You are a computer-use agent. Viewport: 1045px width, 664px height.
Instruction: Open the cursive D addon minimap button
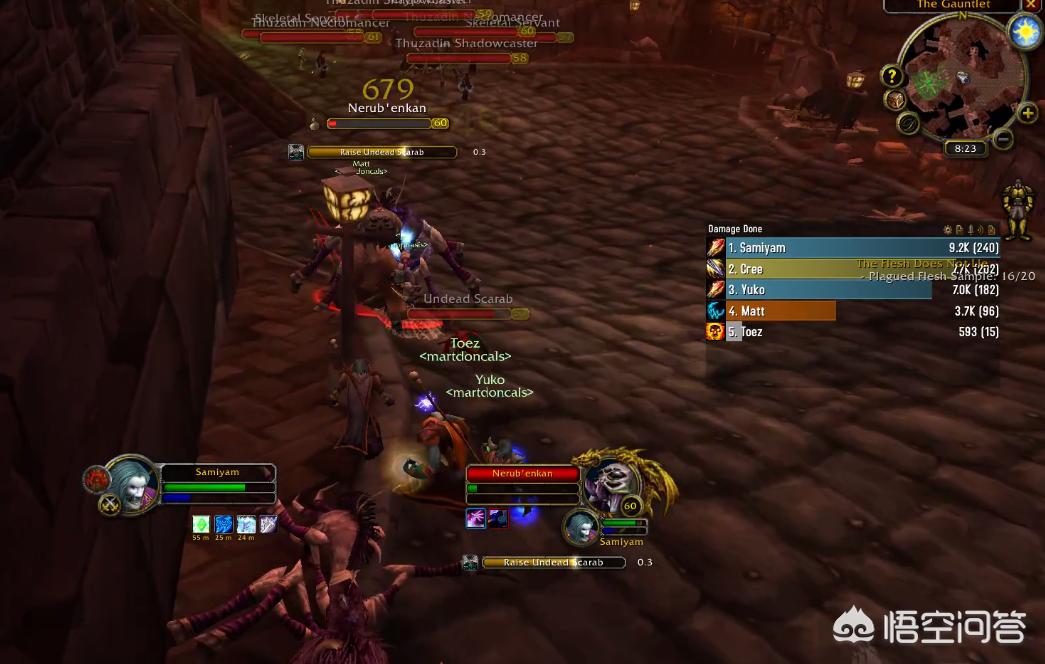[908, 123]
